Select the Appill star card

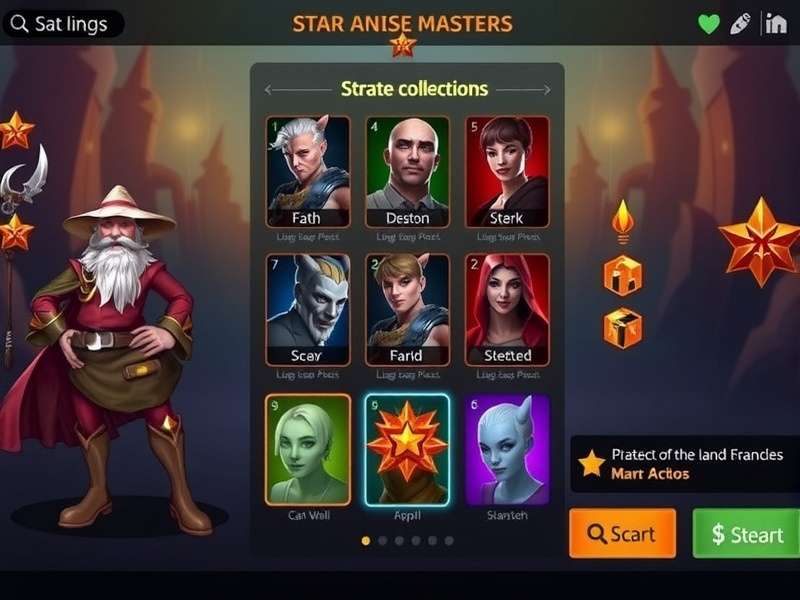pos(407,449)
